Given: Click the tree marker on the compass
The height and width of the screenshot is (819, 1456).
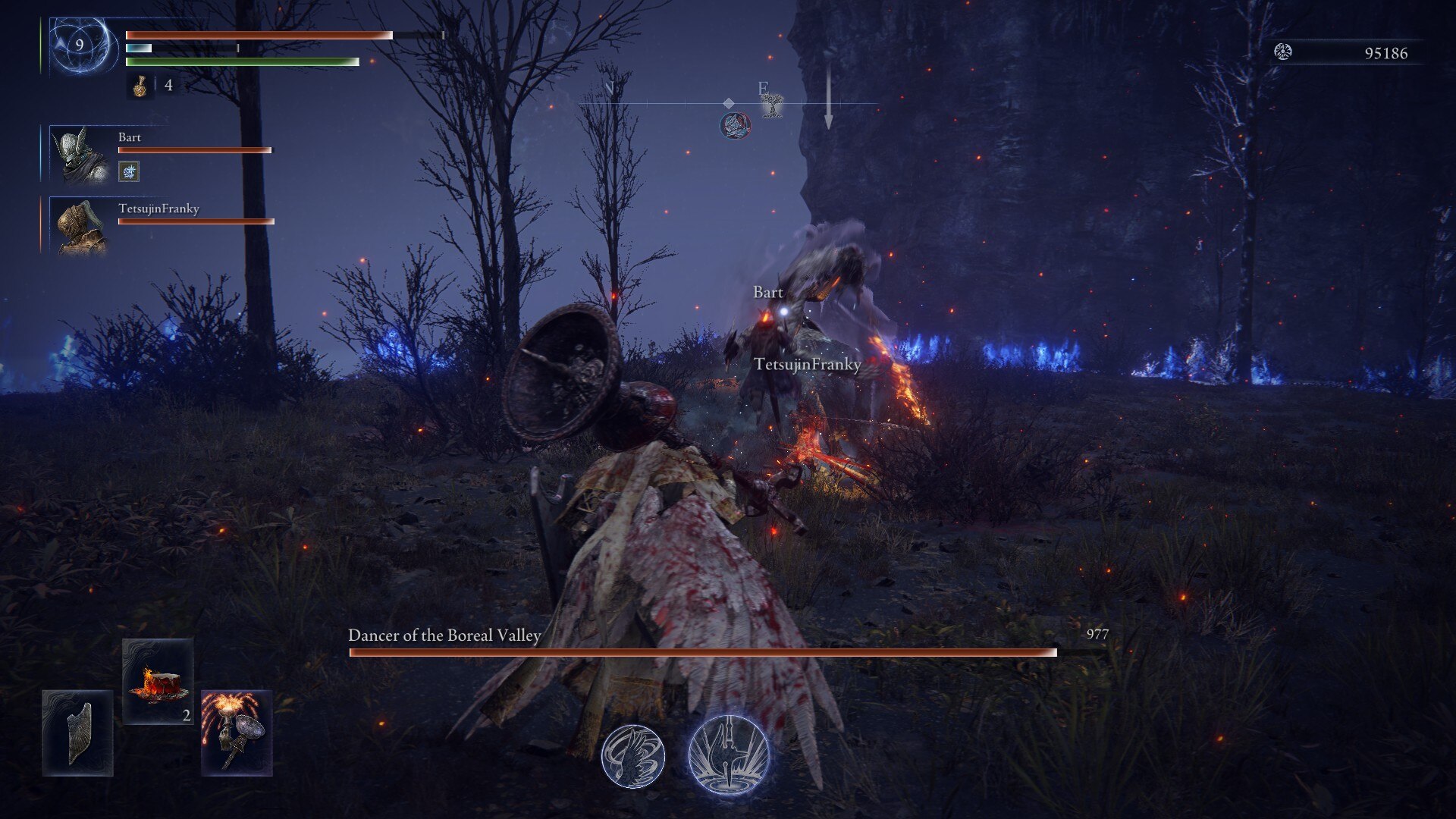Looking at the screenshot, I should (772, 106).
